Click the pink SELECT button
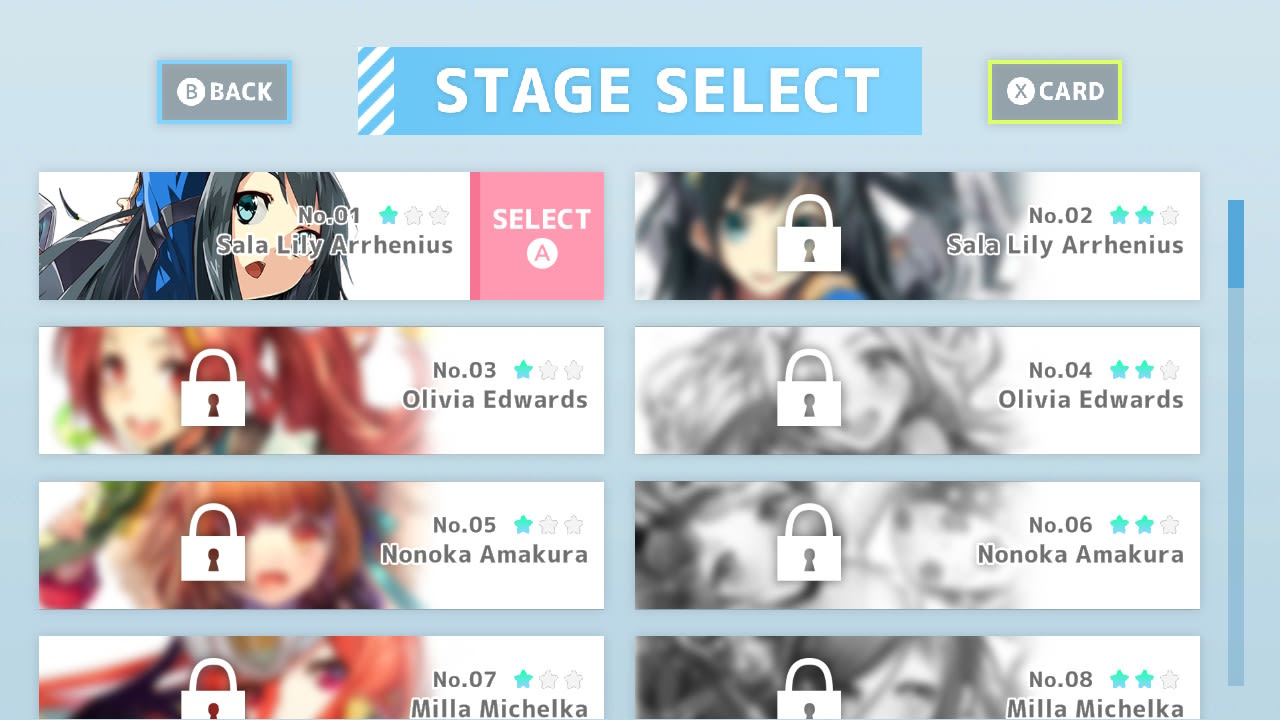The width and height of the screenshot is (1280, 720). point(538,227)
